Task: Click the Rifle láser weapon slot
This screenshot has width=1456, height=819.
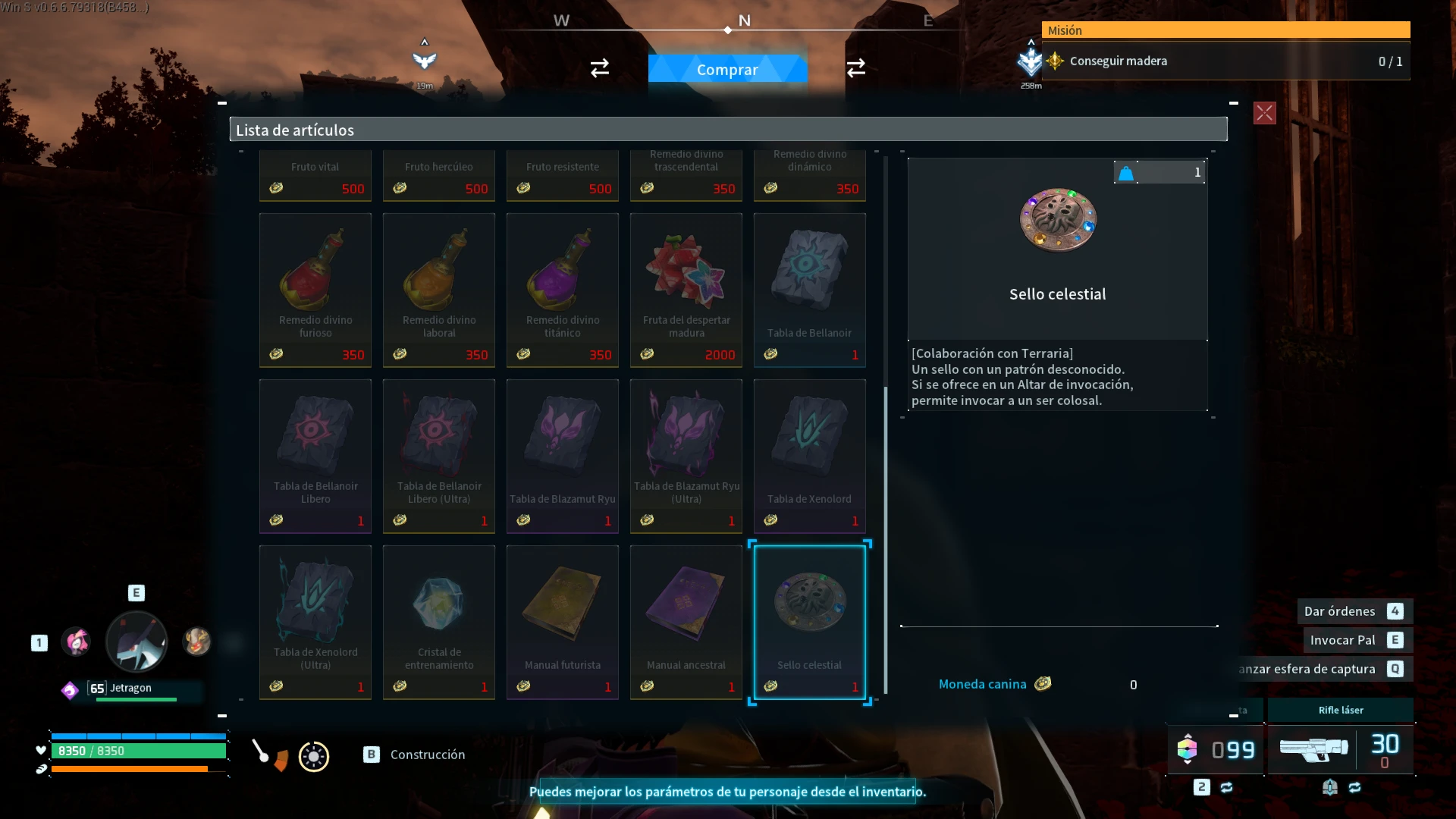Action: point(1340,747)
